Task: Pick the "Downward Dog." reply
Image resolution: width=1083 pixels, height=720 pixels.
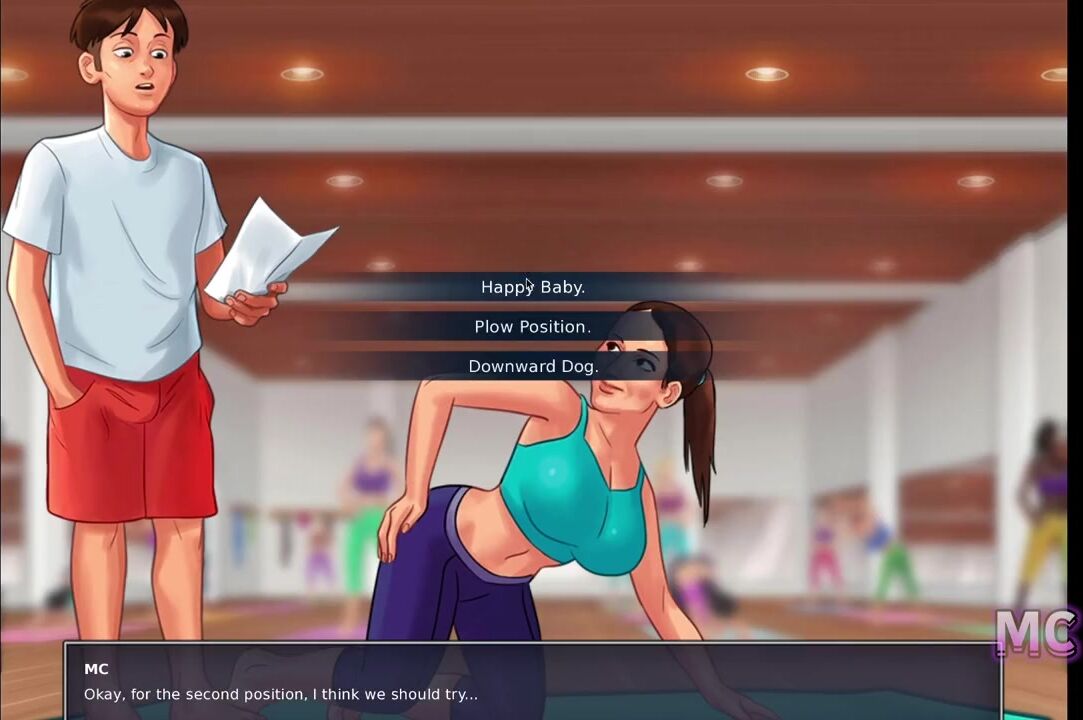Action: [x=533, y=366]
